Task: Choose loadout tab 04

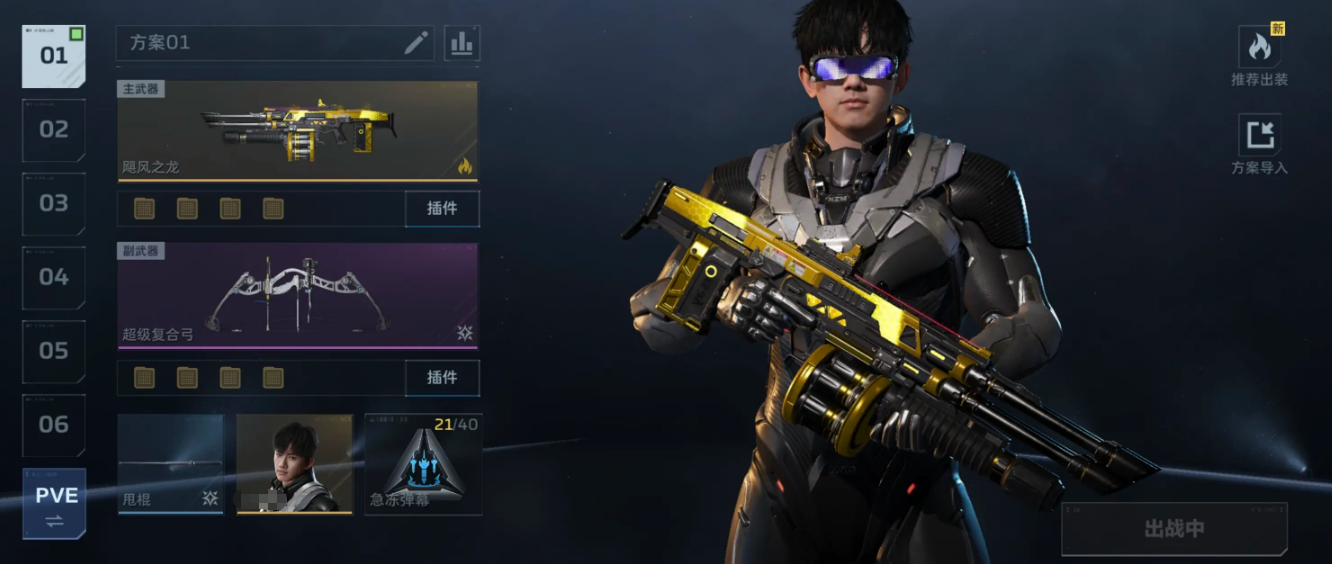Action: click(53, 277)
